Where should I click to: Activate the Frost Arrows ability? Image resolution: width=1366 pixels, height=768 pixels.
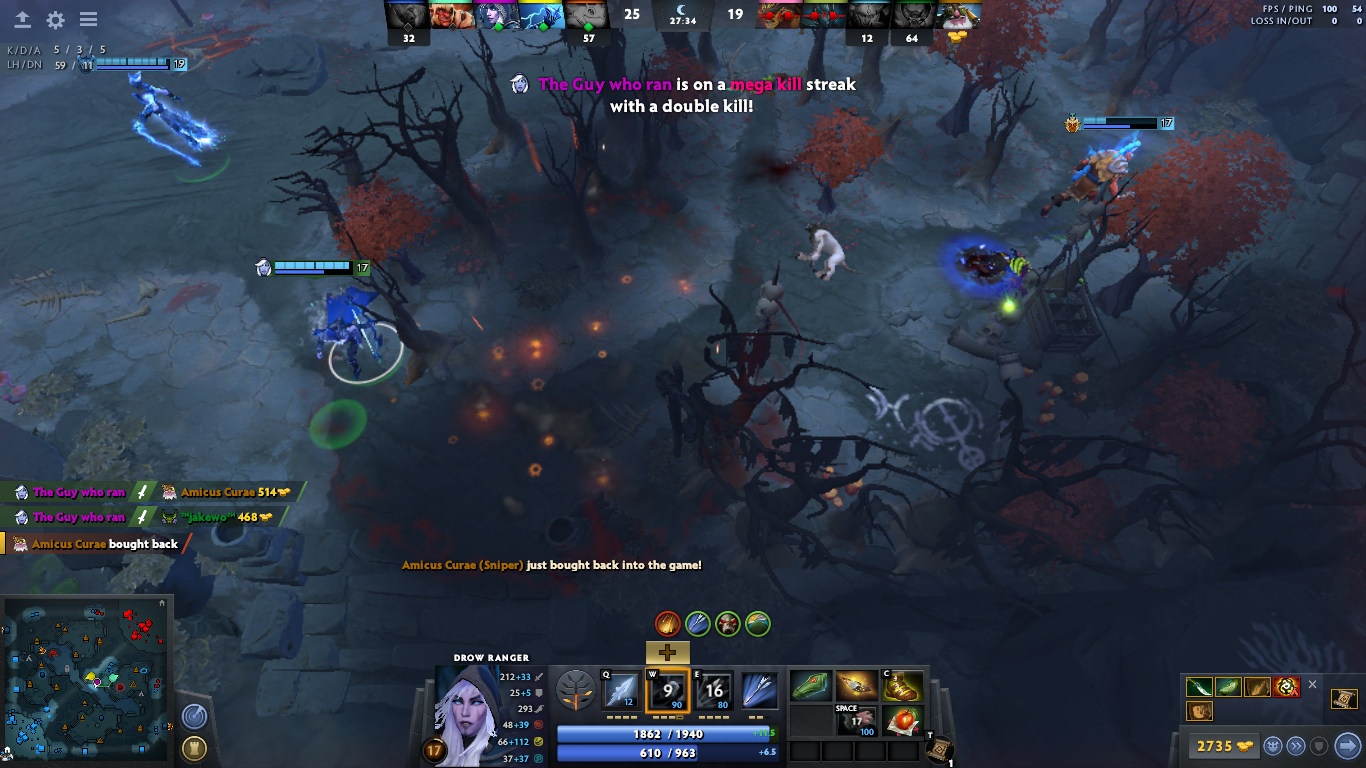621,690
